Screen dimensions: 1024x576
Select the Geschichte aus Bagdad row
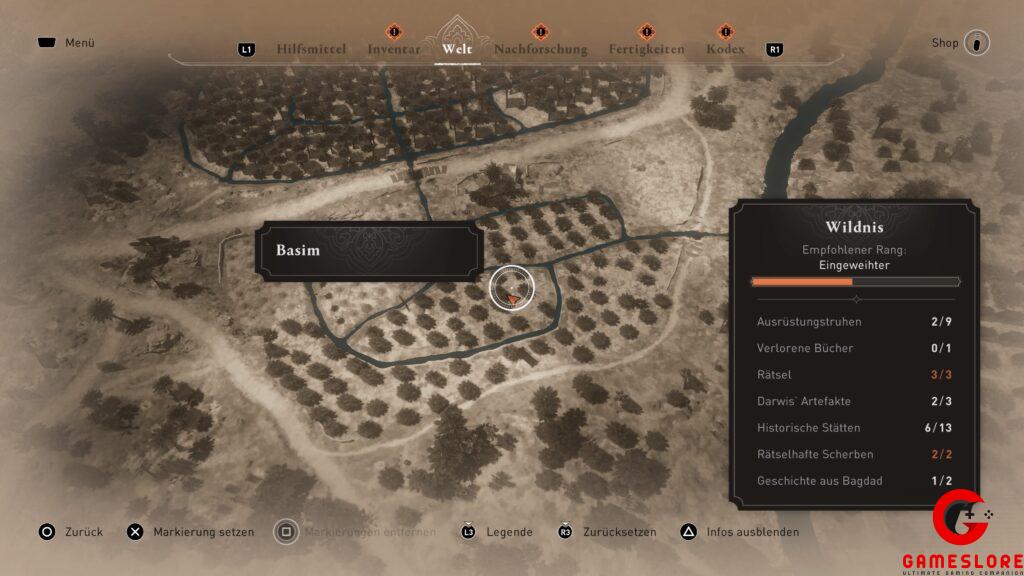(854, 481)
